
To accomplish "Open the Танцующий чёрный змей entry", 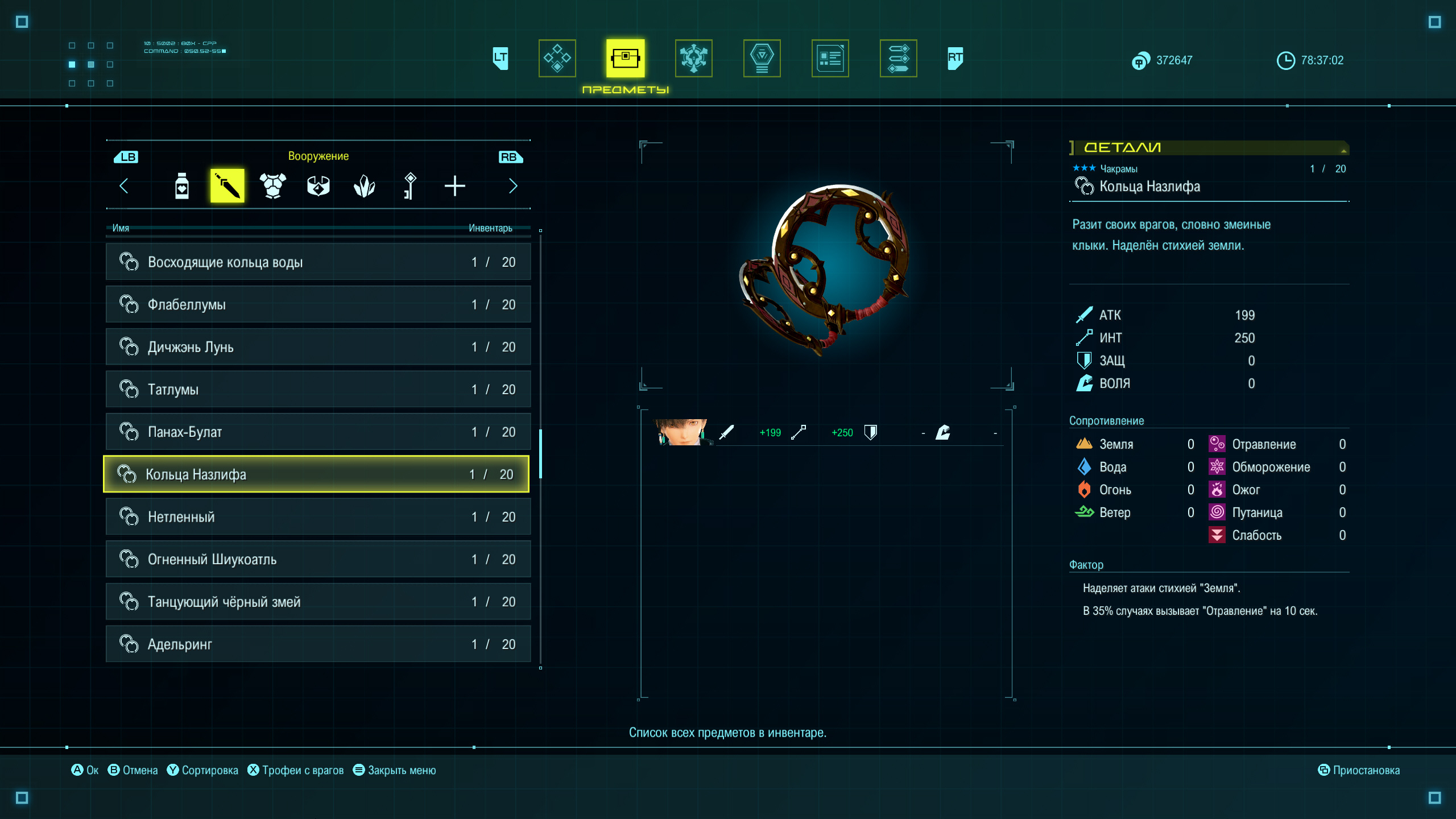I will tap(317, 602).
